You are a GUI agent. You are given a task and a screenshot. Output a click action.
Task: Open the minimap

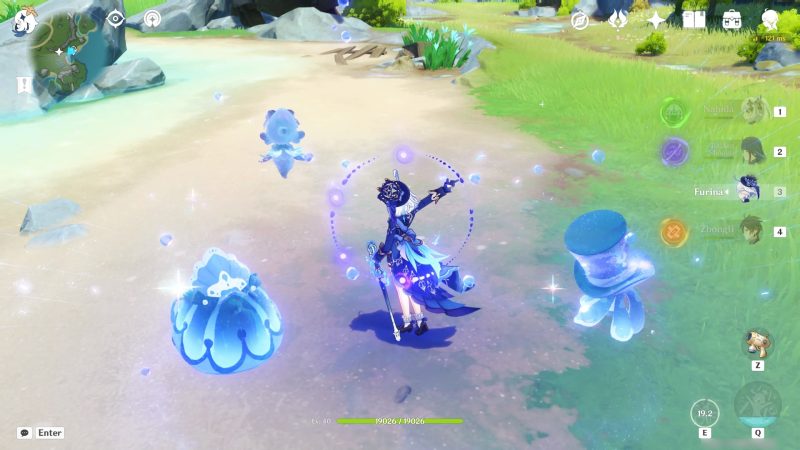coord(68,58)
